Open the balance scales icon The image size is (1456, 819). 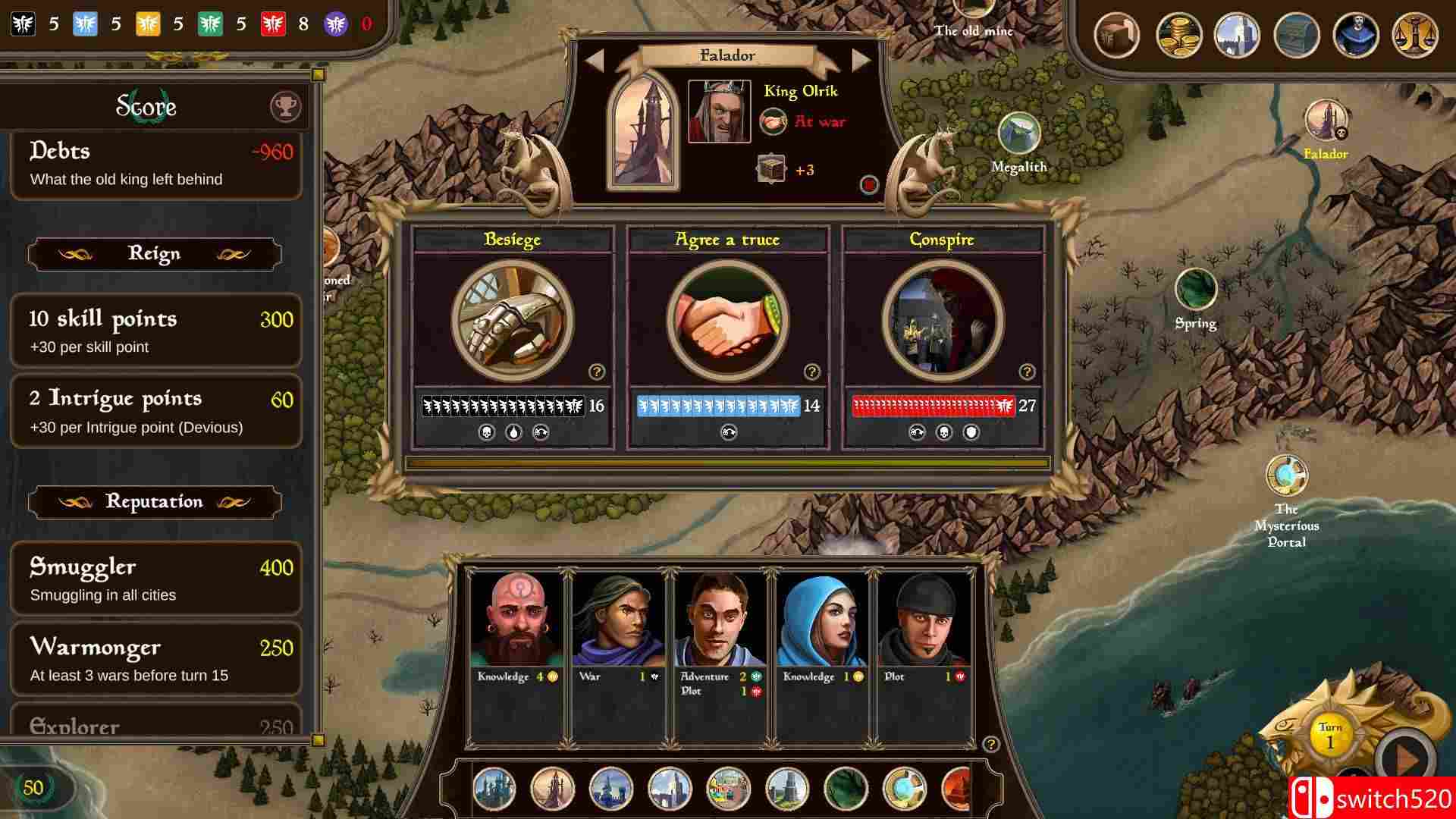1415,35
